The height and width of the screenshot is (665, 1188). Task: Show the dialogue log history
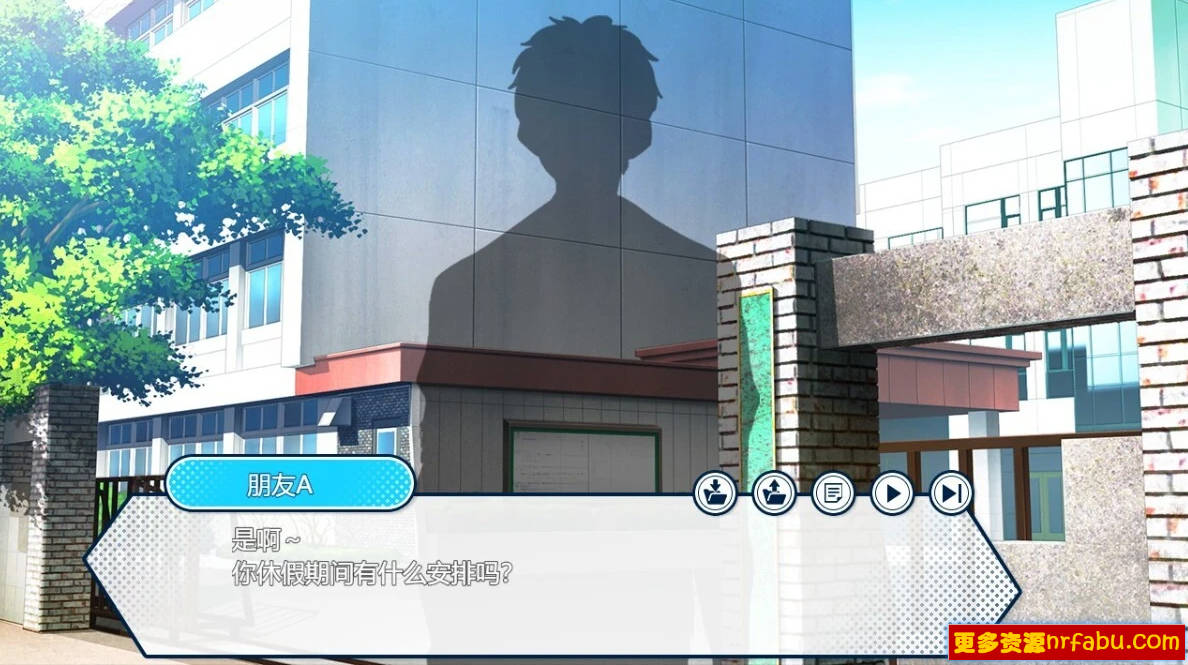[832, 493]
